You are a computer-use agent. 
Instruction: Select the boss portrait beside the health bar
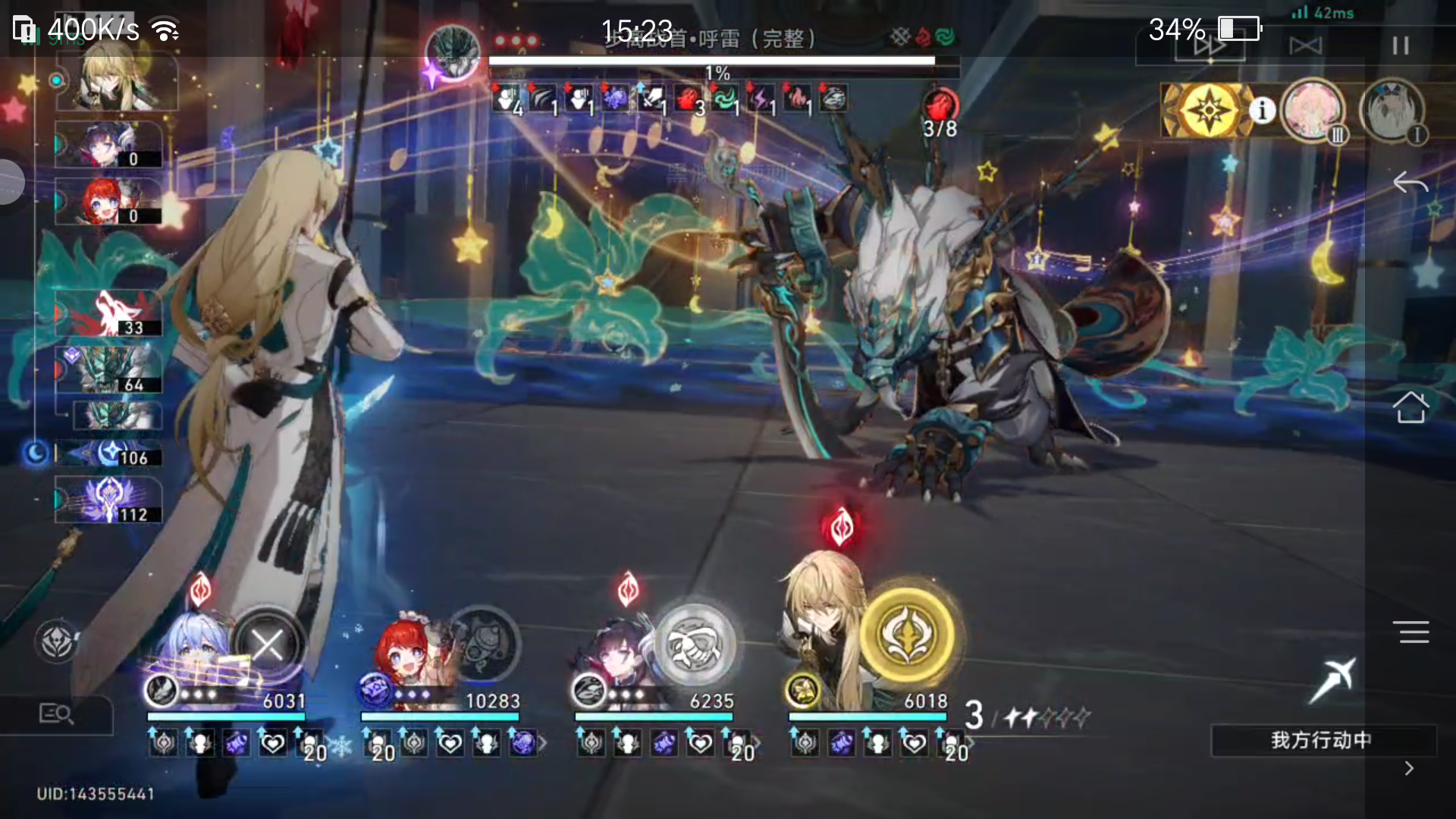pyautogui.click(x=453, y=52)
